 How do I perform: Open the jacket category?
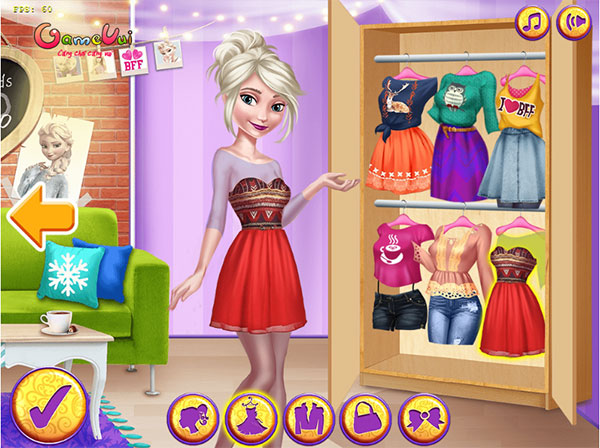click(308, 416)
